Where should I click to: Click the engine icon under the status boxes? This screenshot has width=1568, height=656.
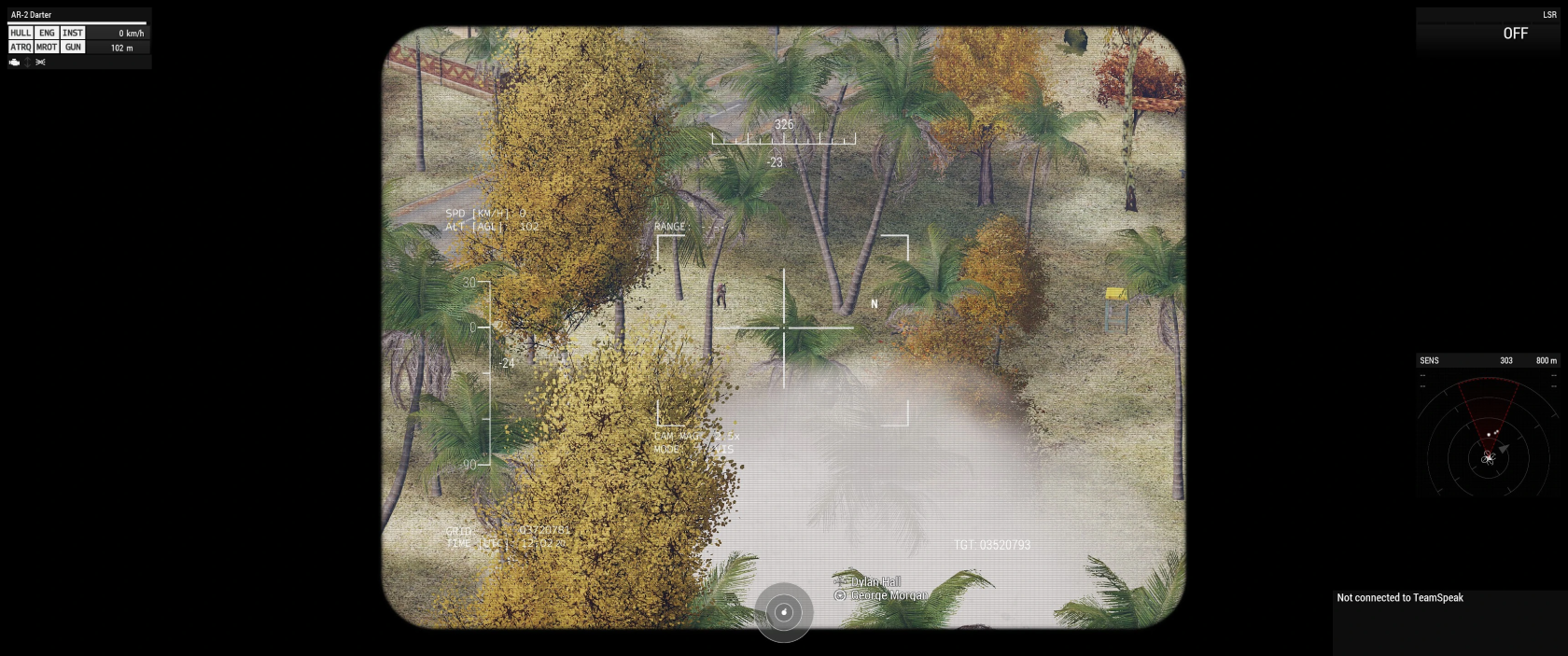pyautogui.click(x=15, y=63)
